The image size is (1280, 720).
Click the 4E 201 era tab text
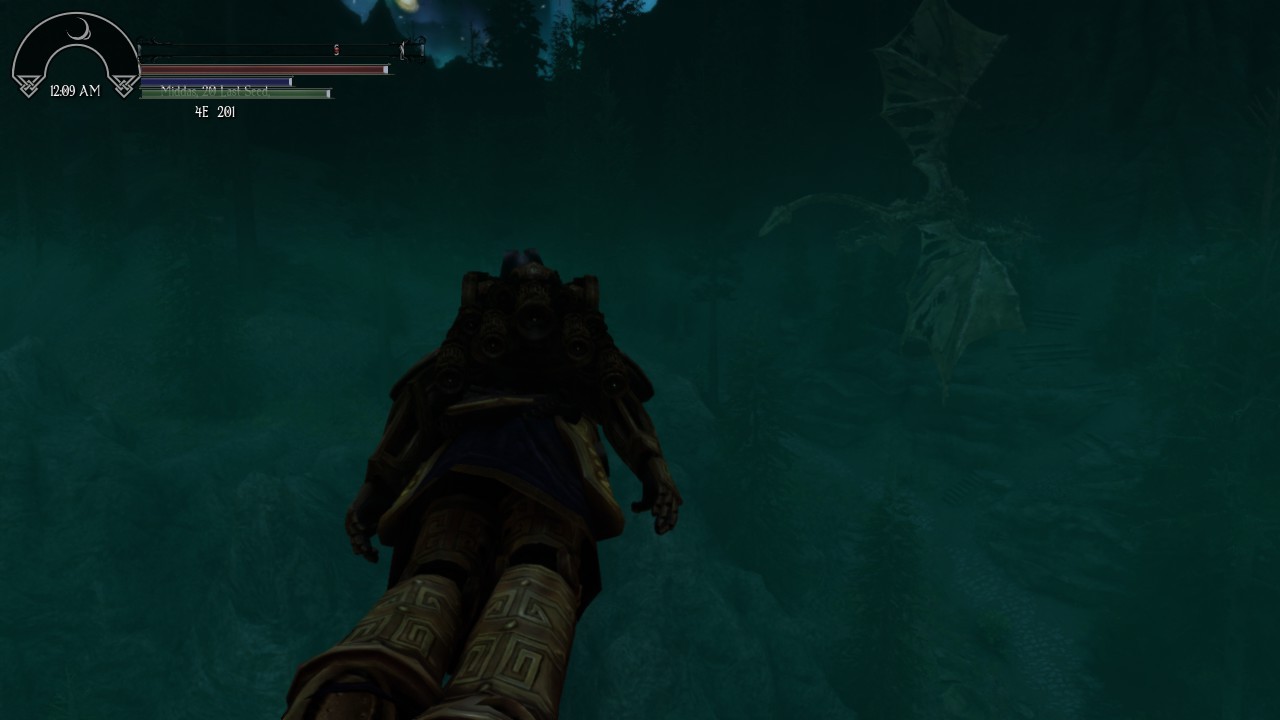215,112
